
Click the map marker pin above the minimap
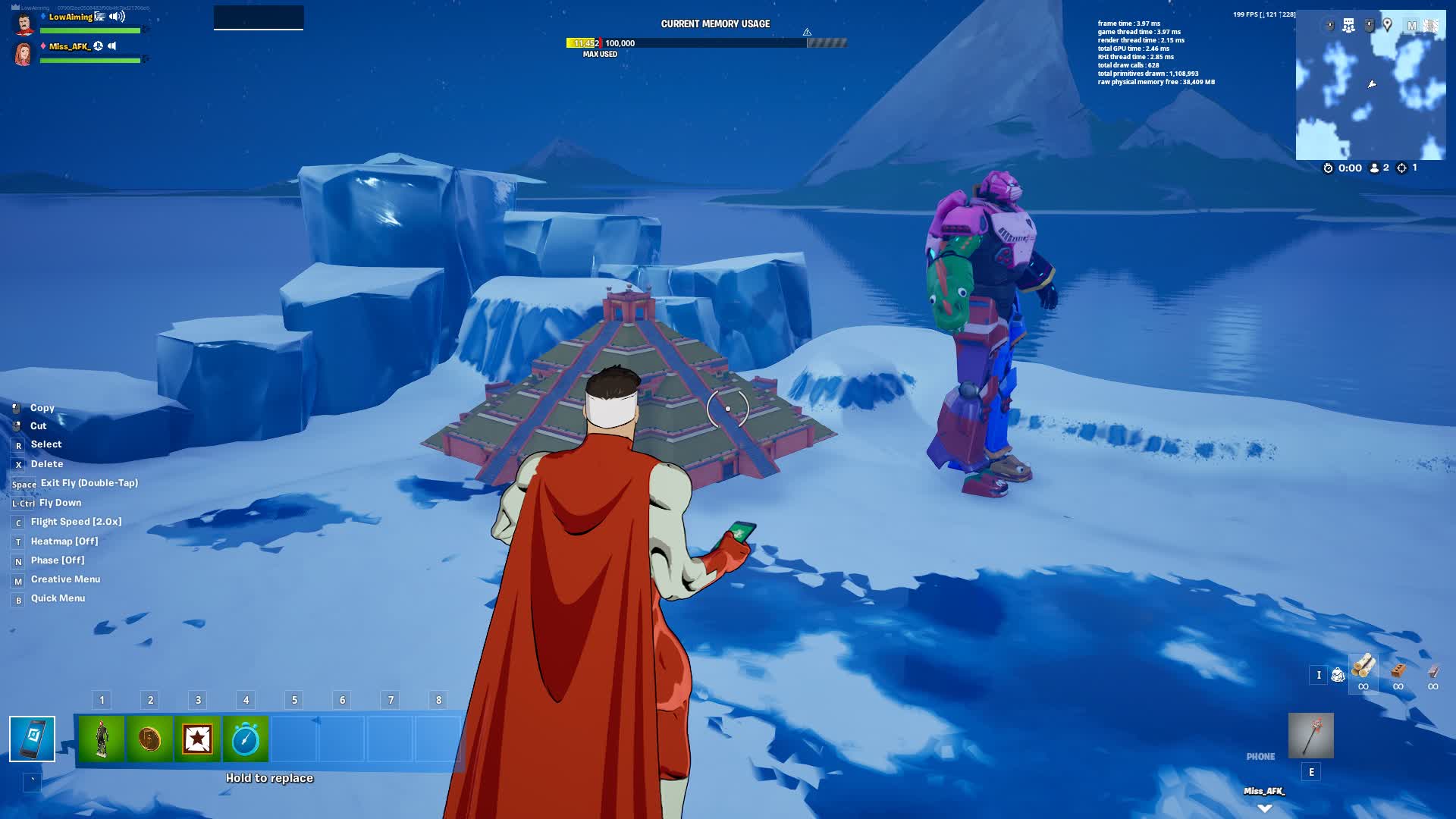[x=1388, y=25]
